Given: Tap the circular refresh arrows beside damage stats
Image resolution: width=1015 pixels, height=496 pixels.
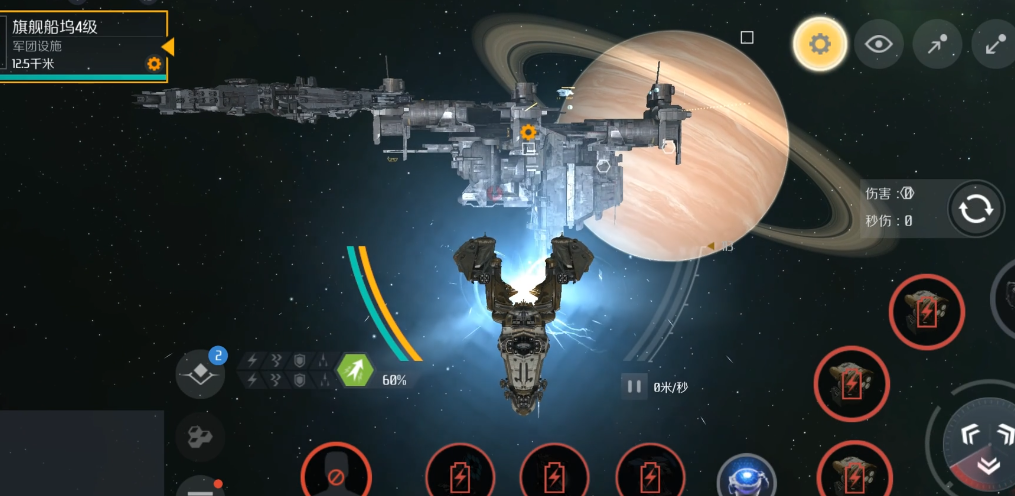Looking at the screenshot, I should coord(975,209).
